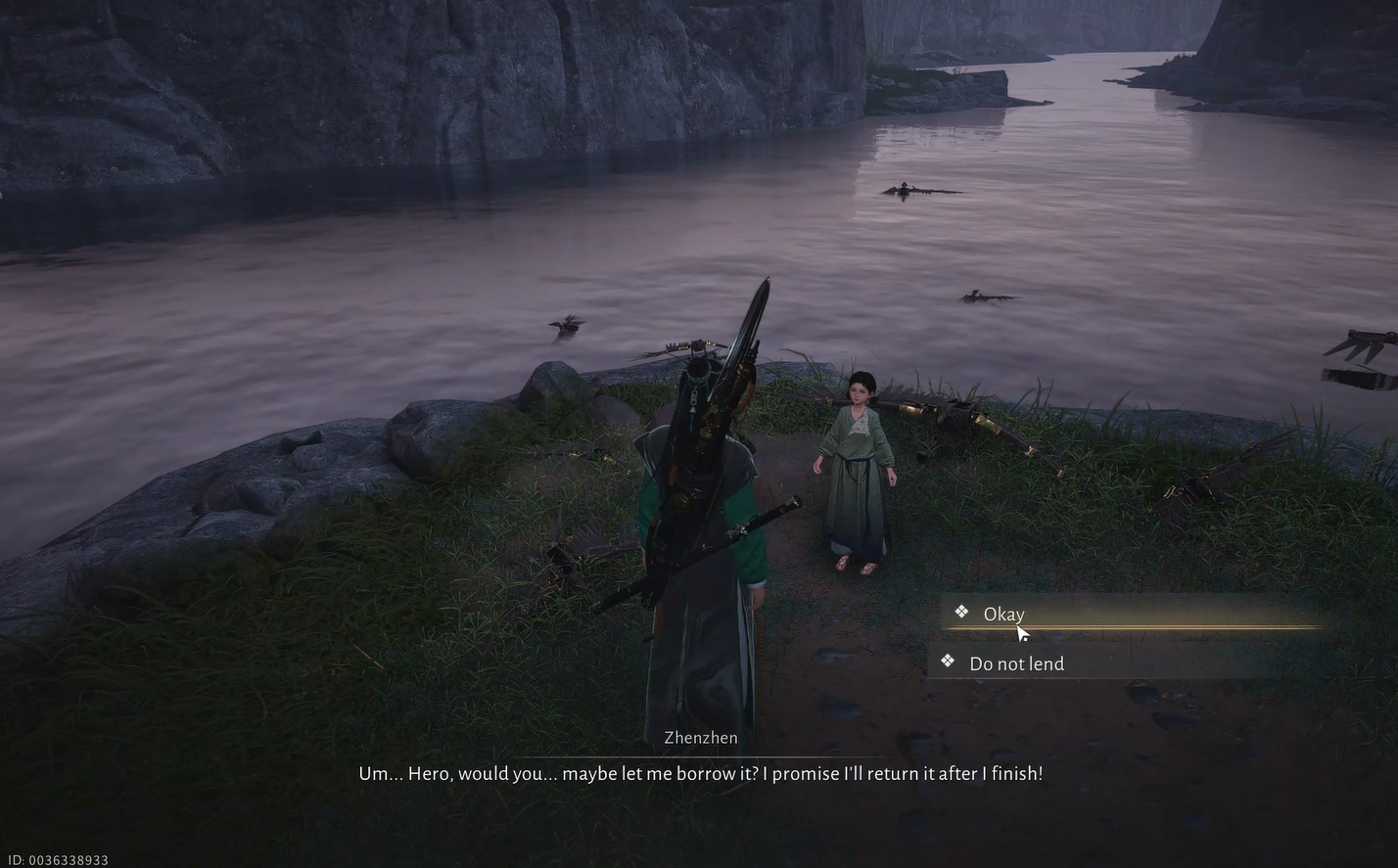Select the "Do not lend" response
1398x868 pixels.
[x=1016, y=663]
